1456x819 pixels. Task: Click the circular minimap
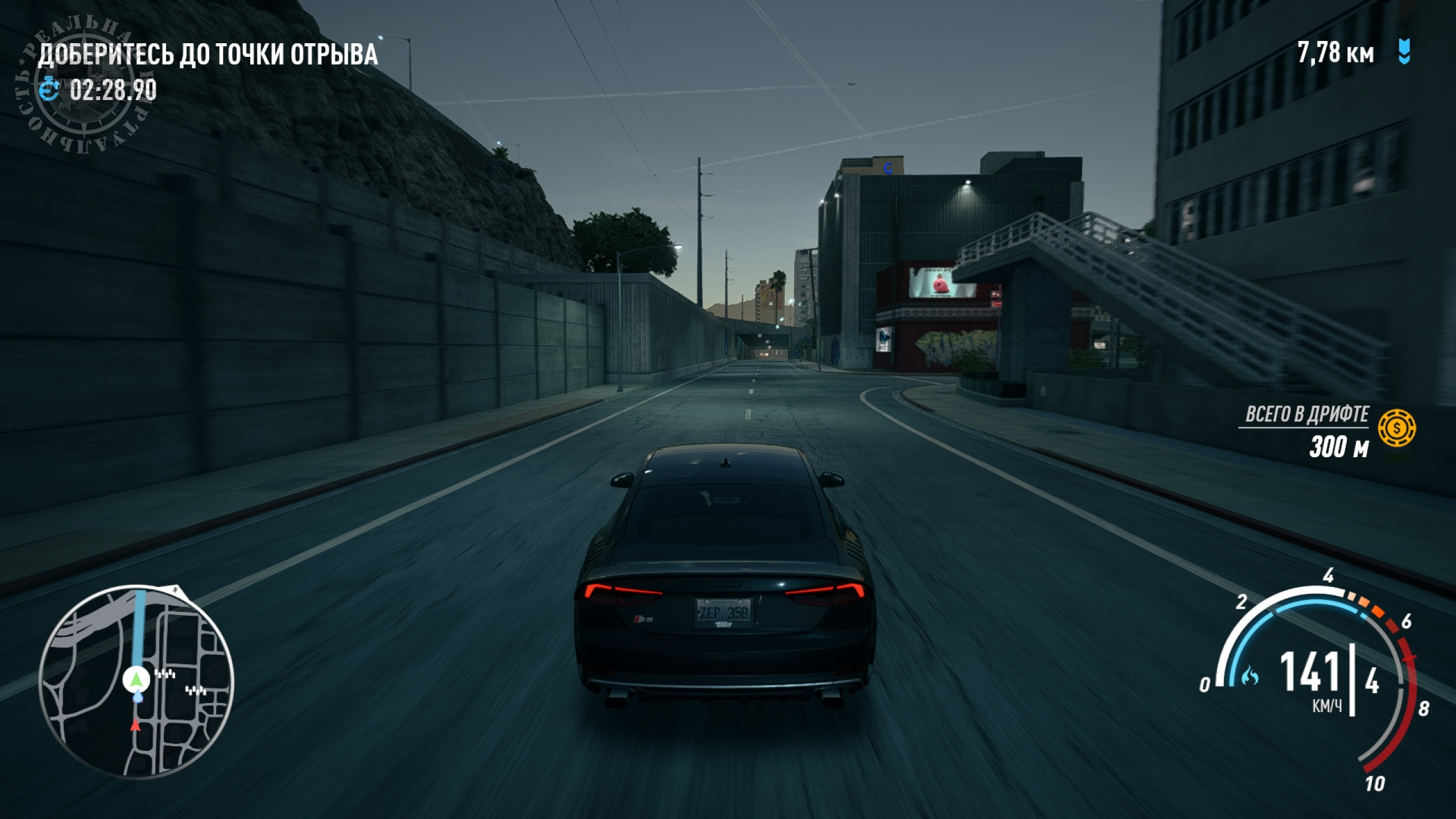coord(136,682)
